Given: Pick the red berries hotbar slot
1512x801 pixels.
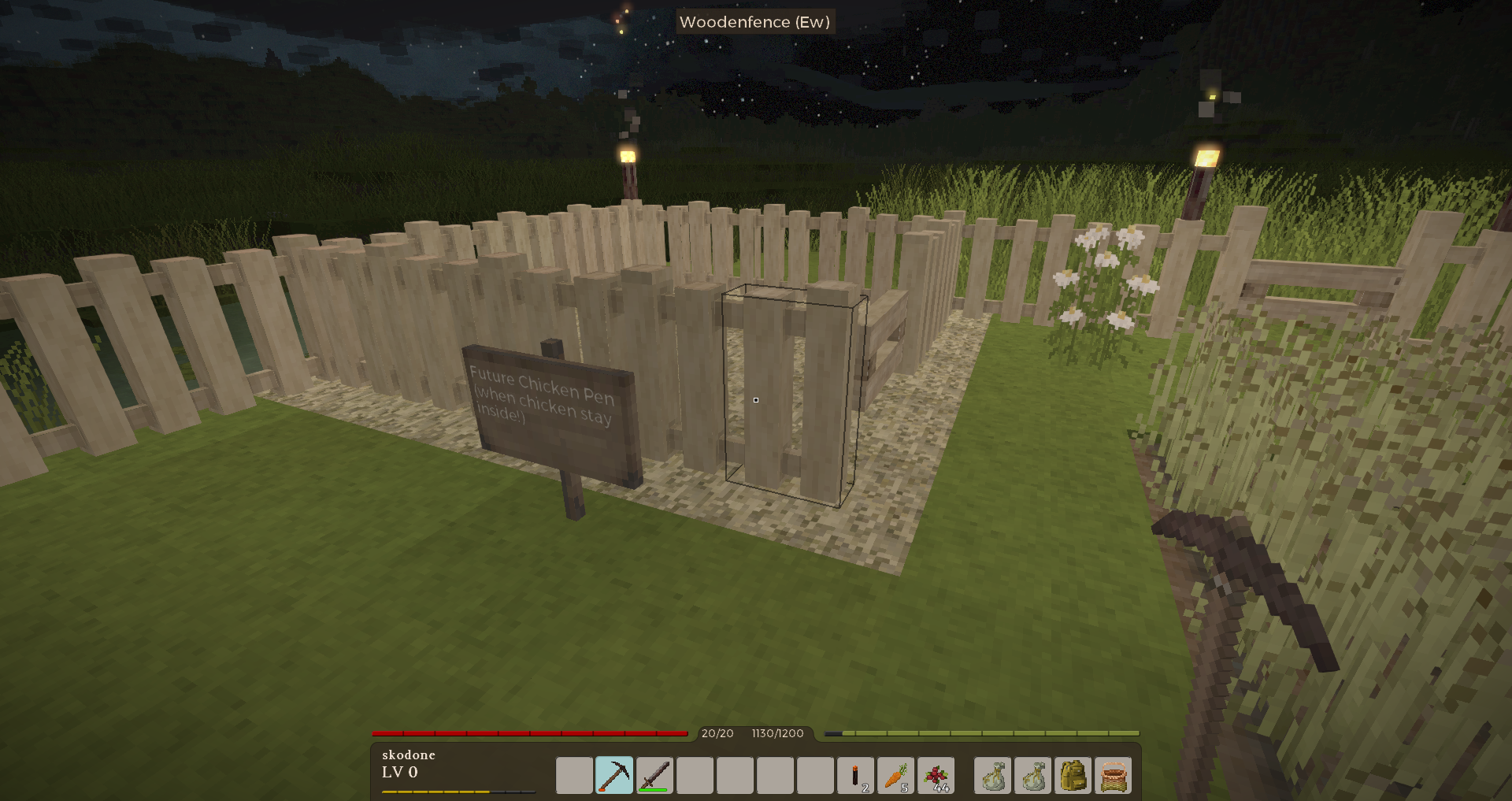Looking at the screenshot, I should 936,776.
